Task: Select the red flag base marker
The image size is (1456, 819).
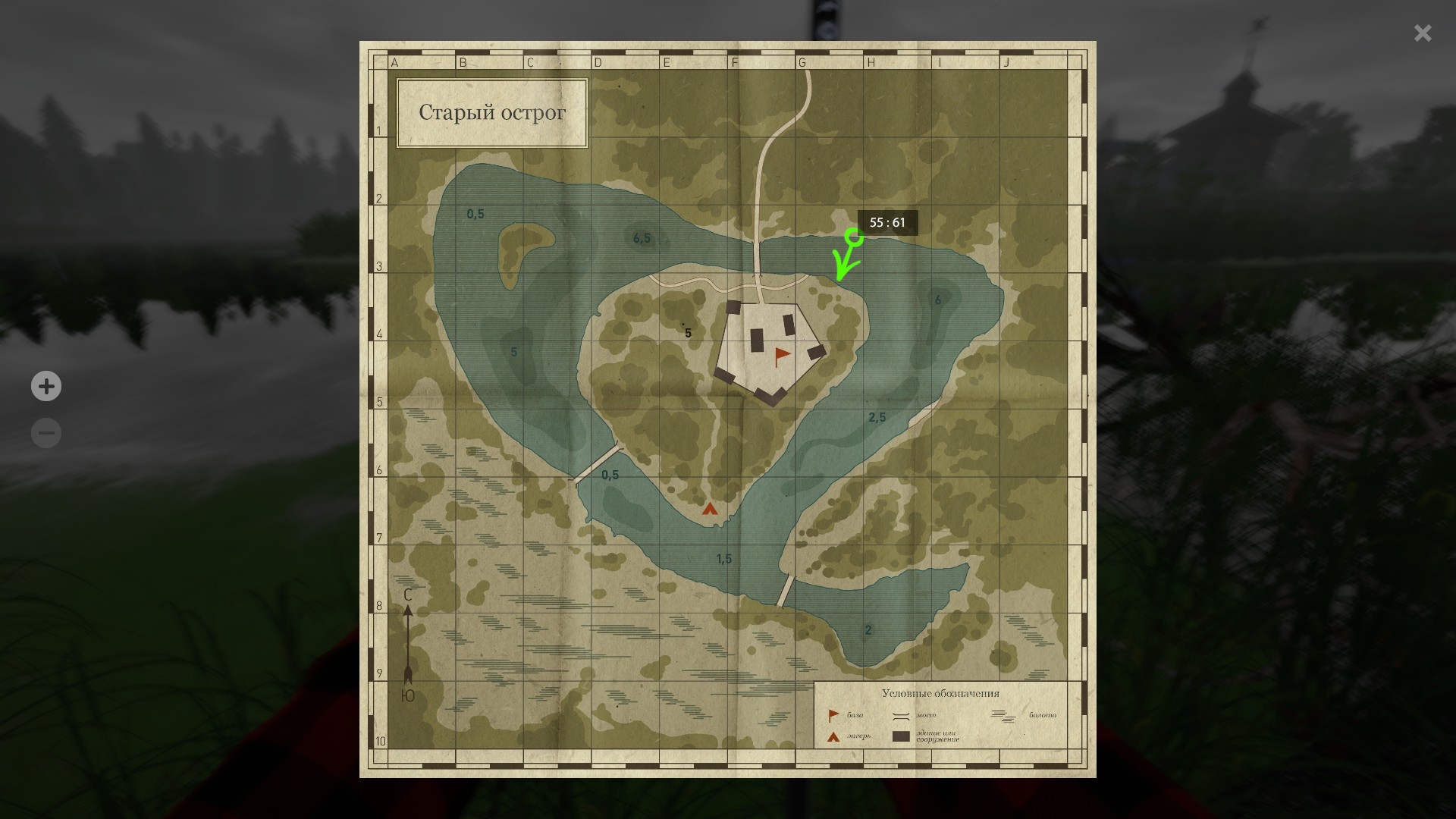Action: [781, 356]
